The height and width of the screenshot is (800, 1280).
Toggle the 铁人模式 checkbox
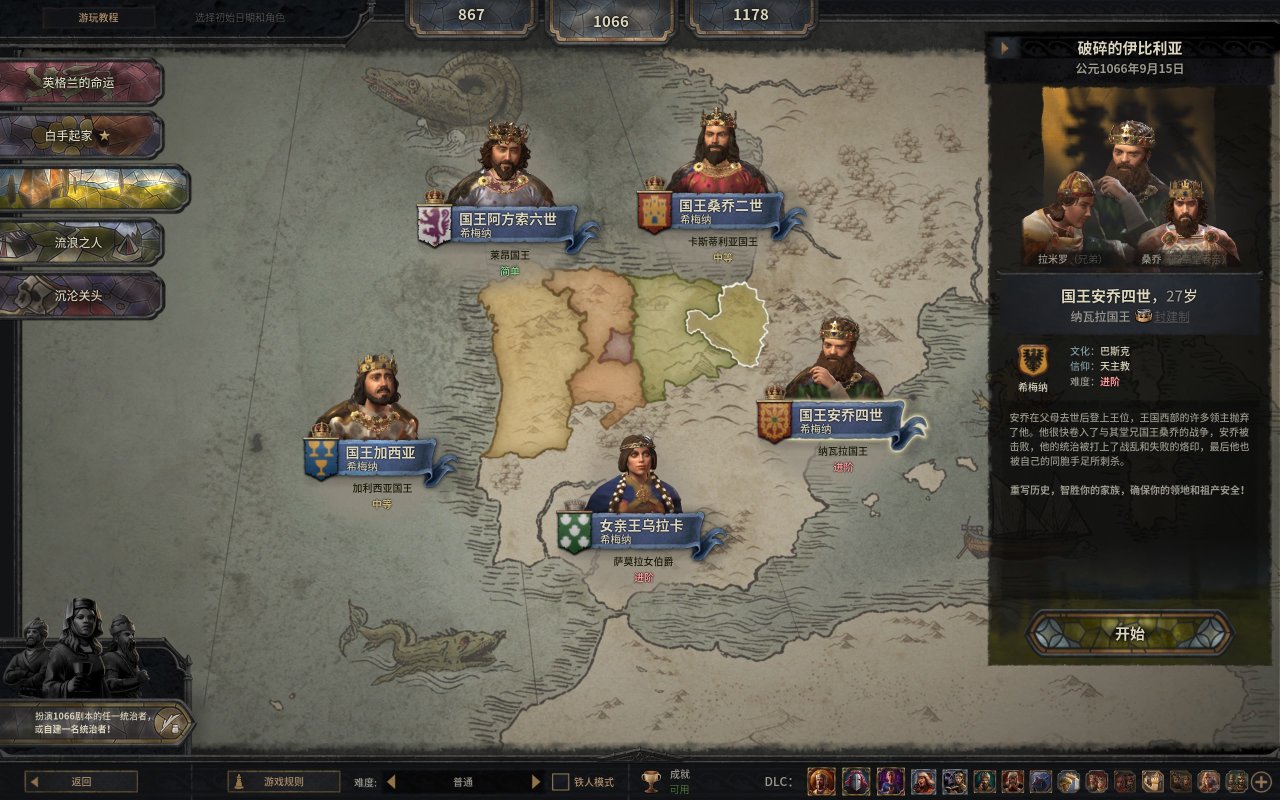pyautogui.click(x=561, y=782)
